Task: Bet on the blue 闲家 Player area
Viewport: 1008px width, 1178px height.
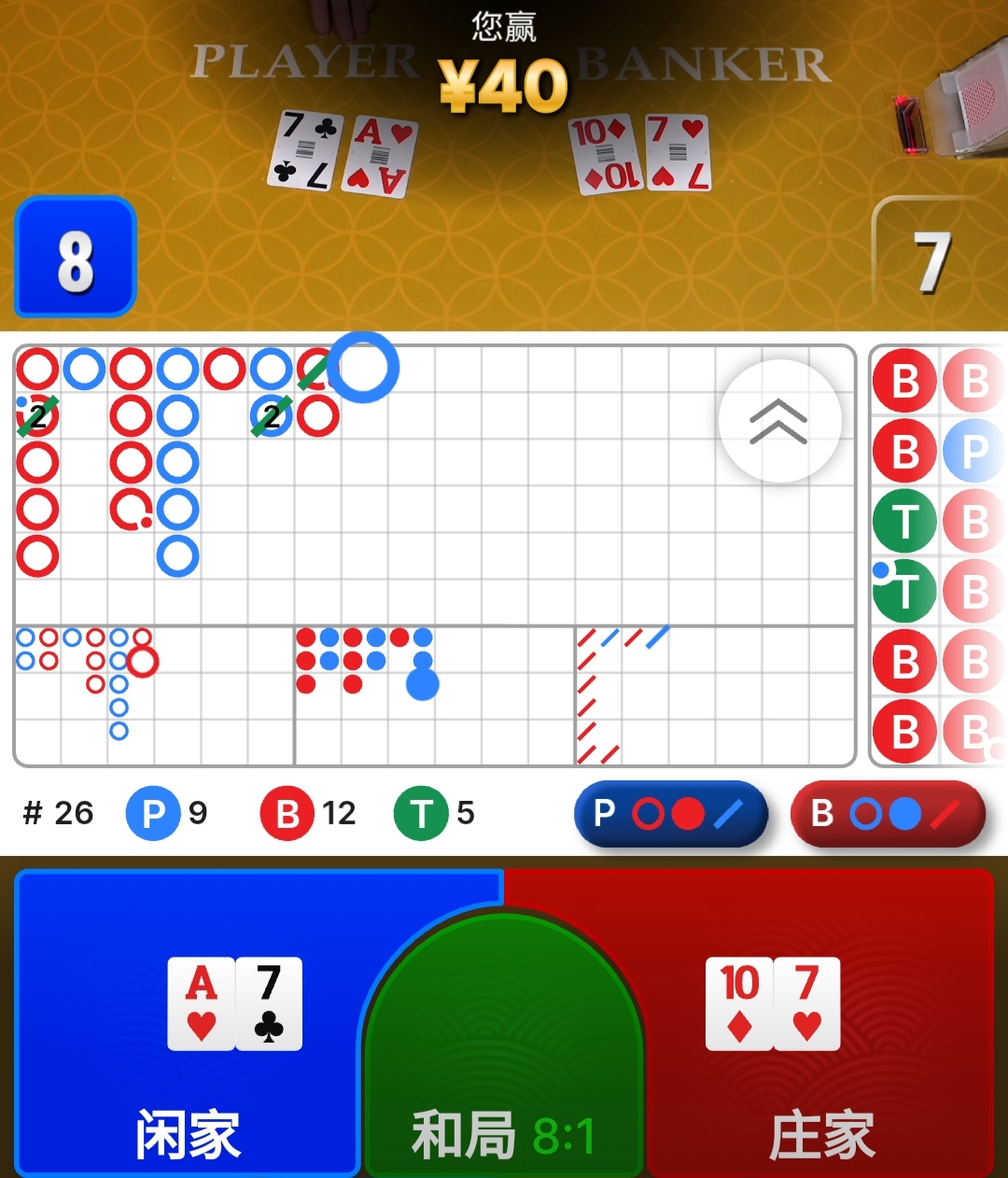Action: tap(187, 1027)
